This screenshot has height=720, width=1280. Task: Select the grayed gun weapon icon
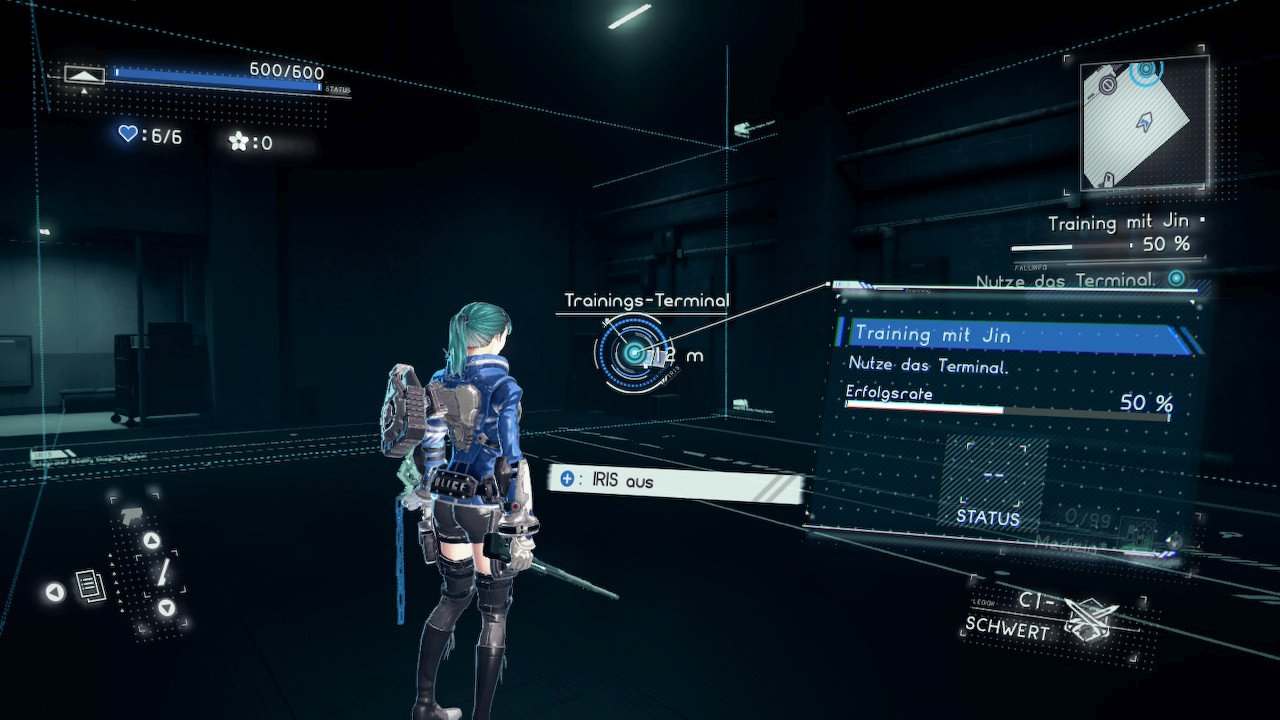click(130, 514)
